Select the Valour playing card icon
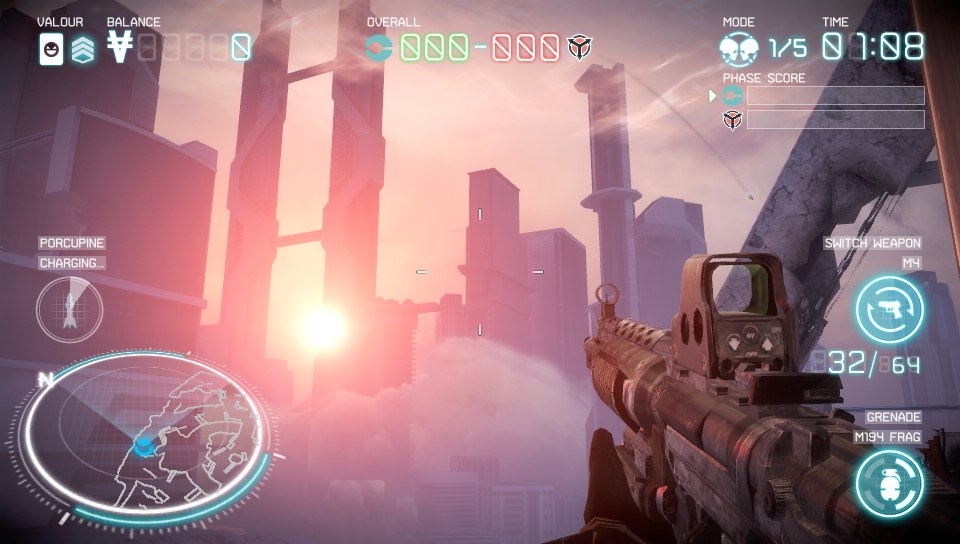Viewport: 960px width, 544px height. tap(51, 47)
